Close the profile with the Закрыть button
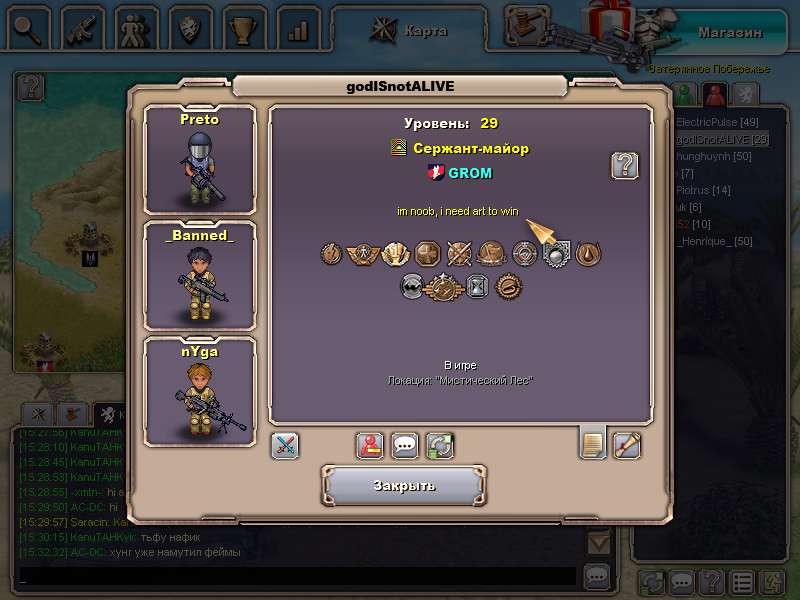The image size is (800, 600). 404,486
